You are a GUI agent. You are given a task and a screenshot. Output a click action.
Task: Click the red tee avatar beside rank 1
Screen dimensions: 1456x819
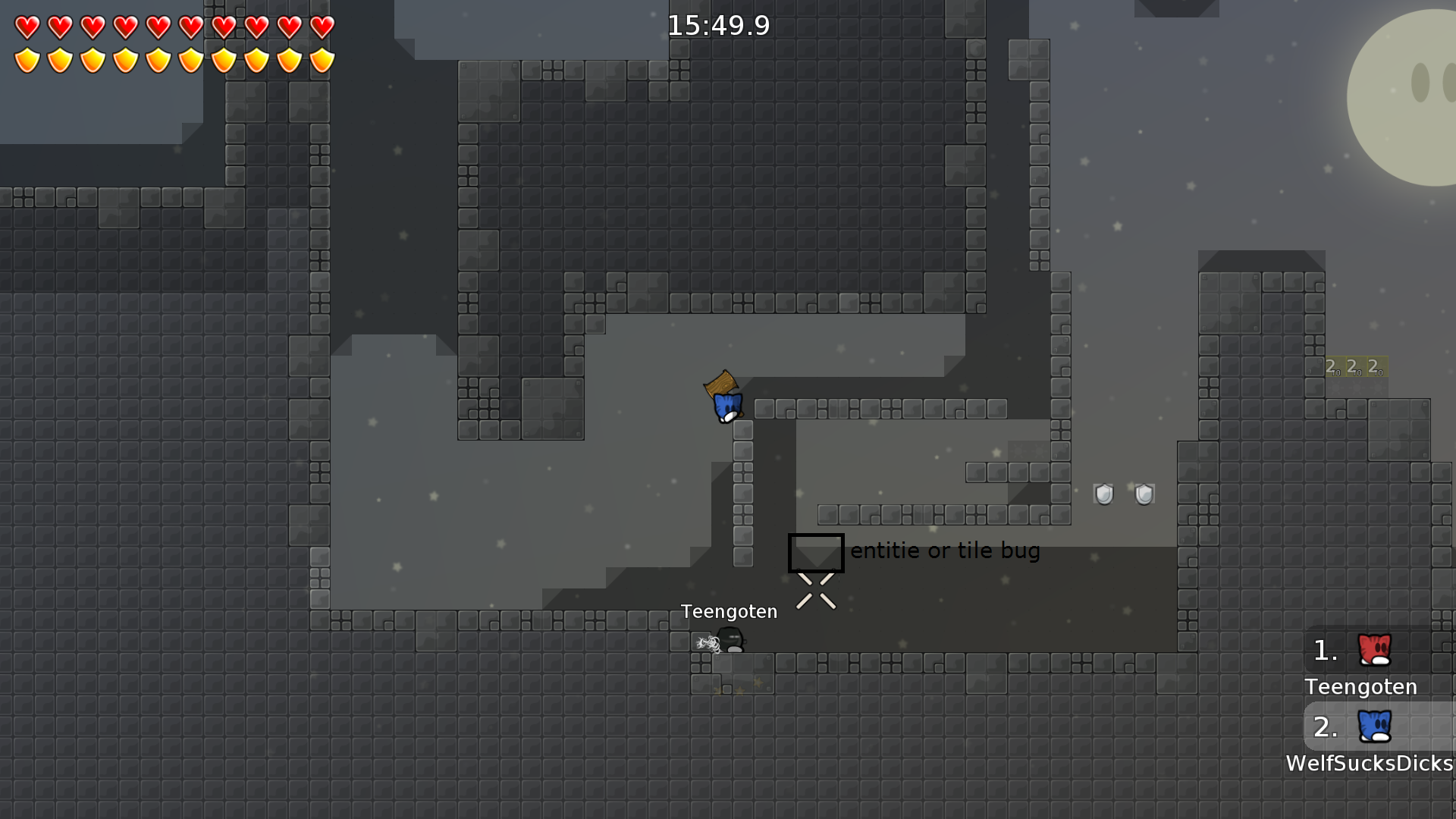(x=1374, y=648)
